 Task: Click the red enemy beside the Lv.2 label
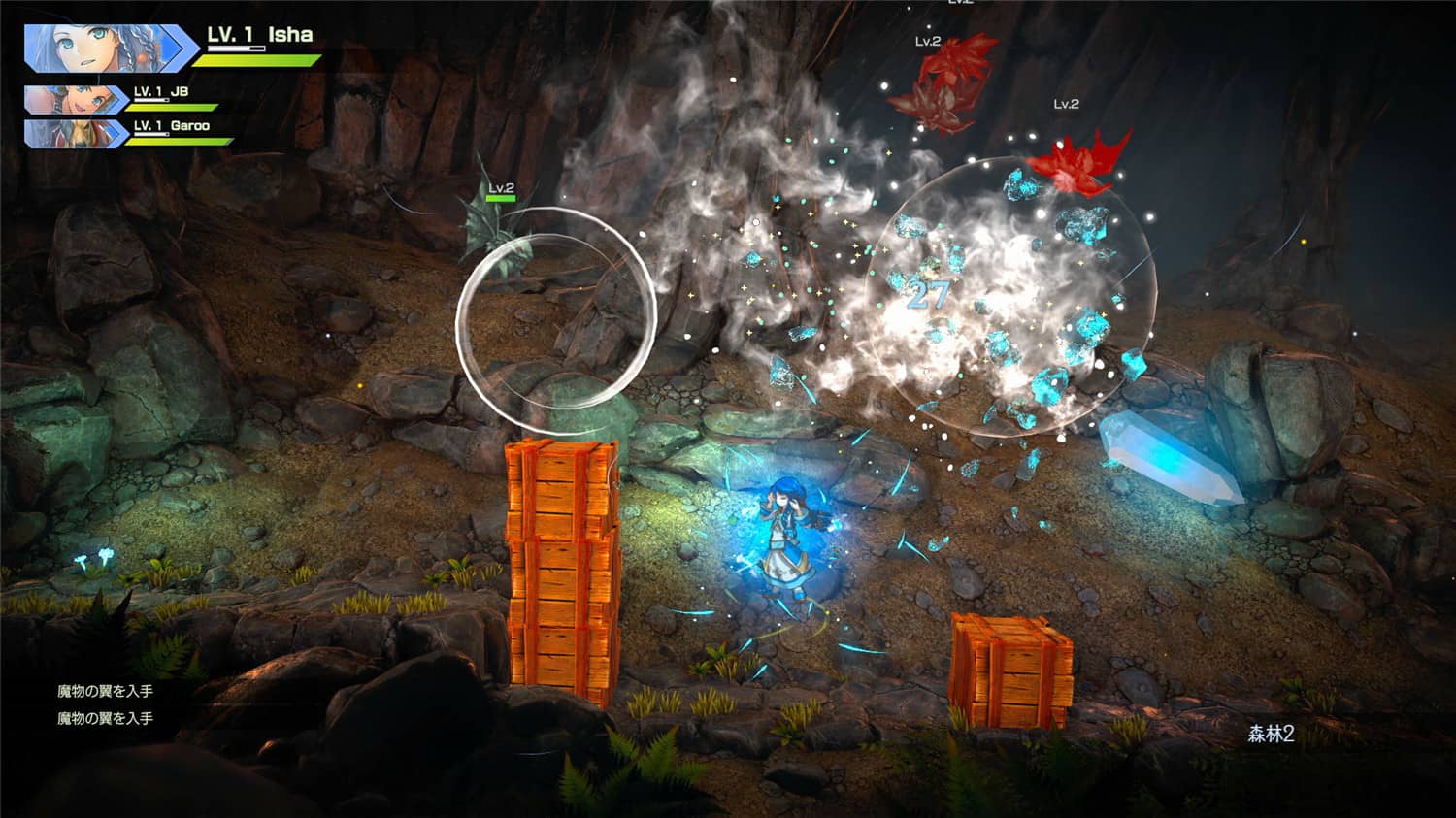(1077, 165)
